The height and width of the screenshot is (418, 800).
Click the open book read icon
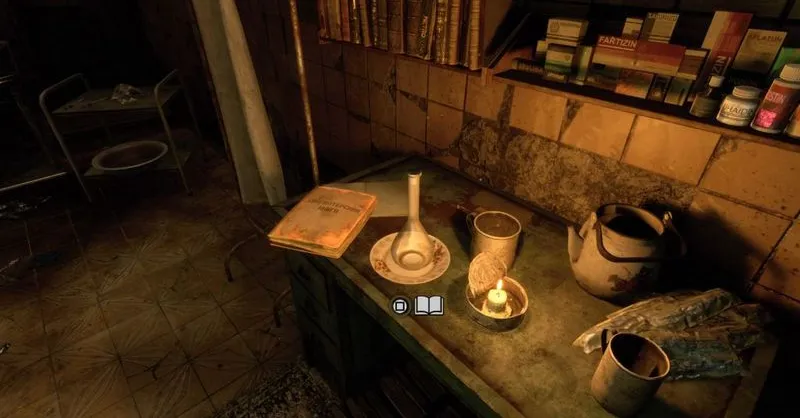click(429, 305)
